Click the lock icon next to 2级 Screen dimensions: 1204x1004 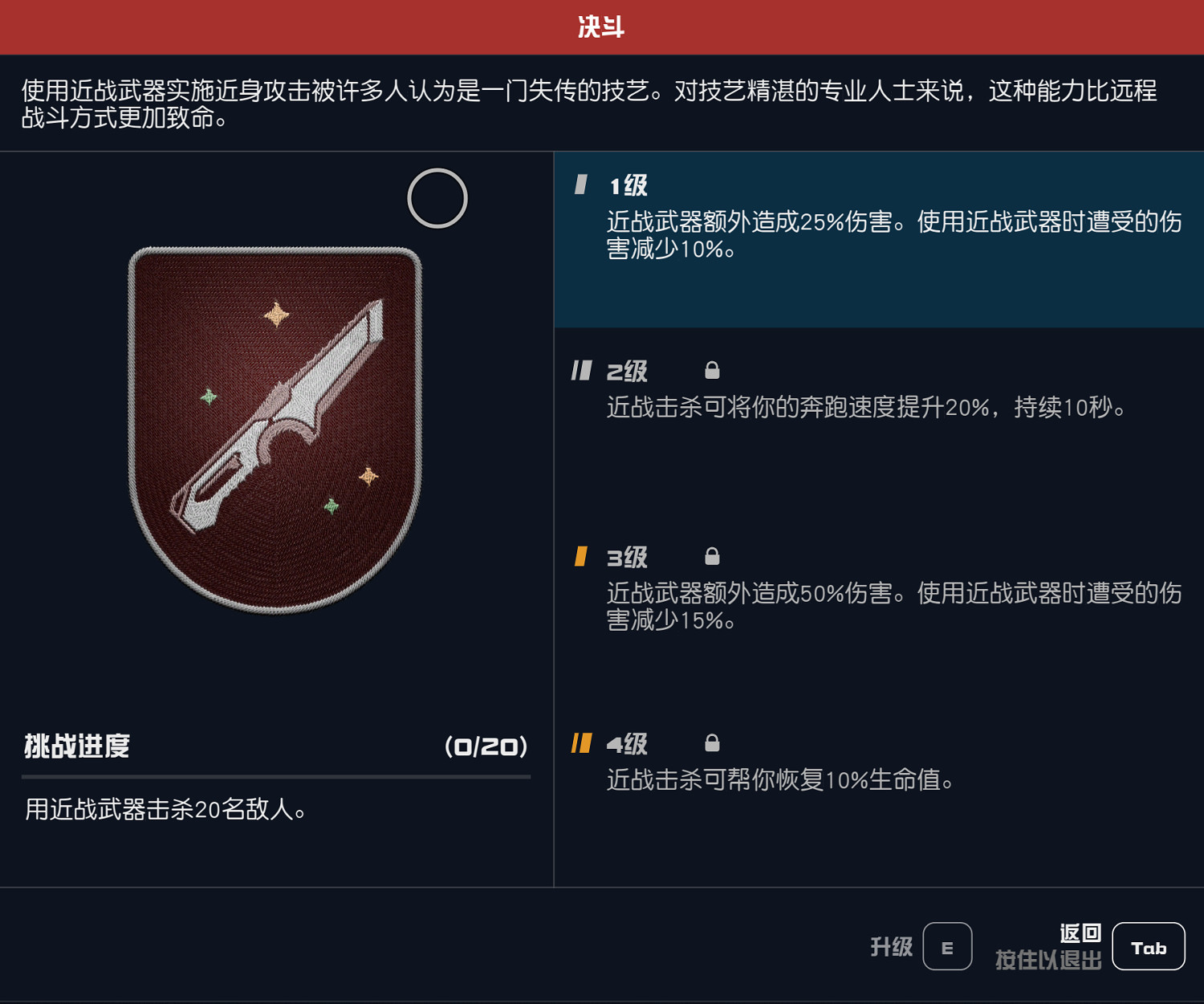711,370
